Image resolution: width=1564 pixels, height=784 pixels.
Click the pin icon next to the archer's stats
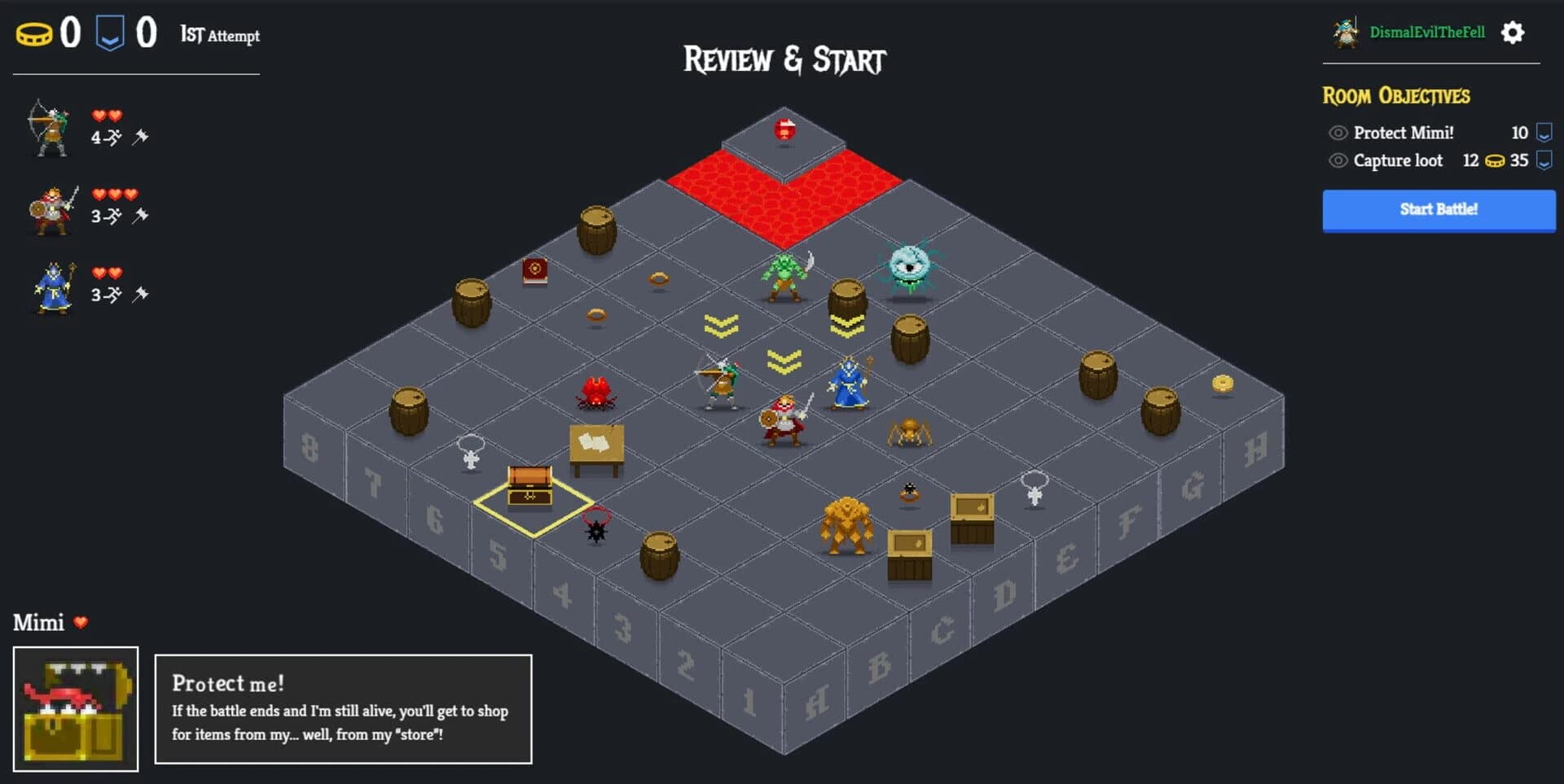click(x=143, y=137)
